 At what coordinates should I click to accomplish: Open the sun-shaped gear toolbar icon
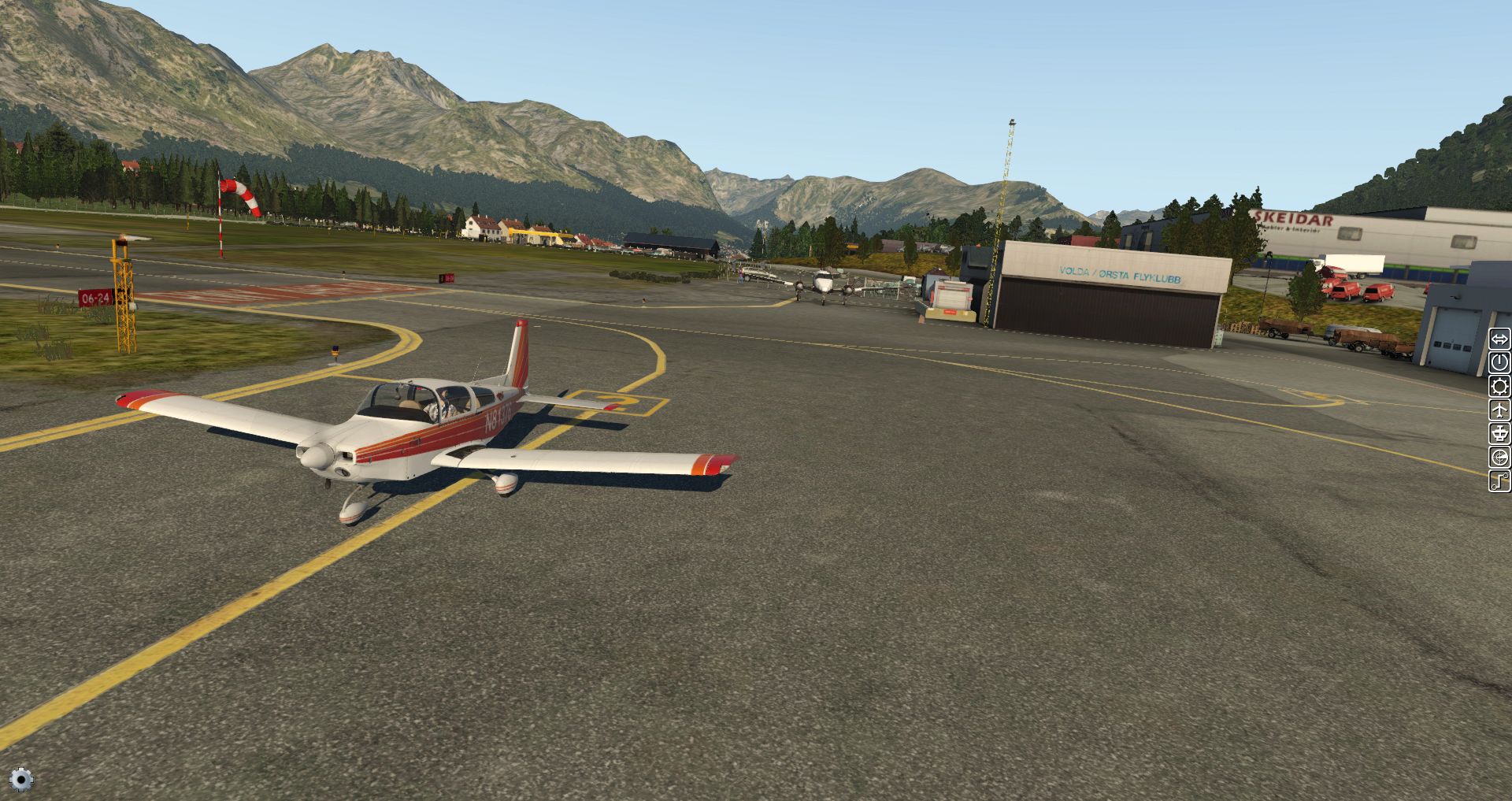(1499, 387)
